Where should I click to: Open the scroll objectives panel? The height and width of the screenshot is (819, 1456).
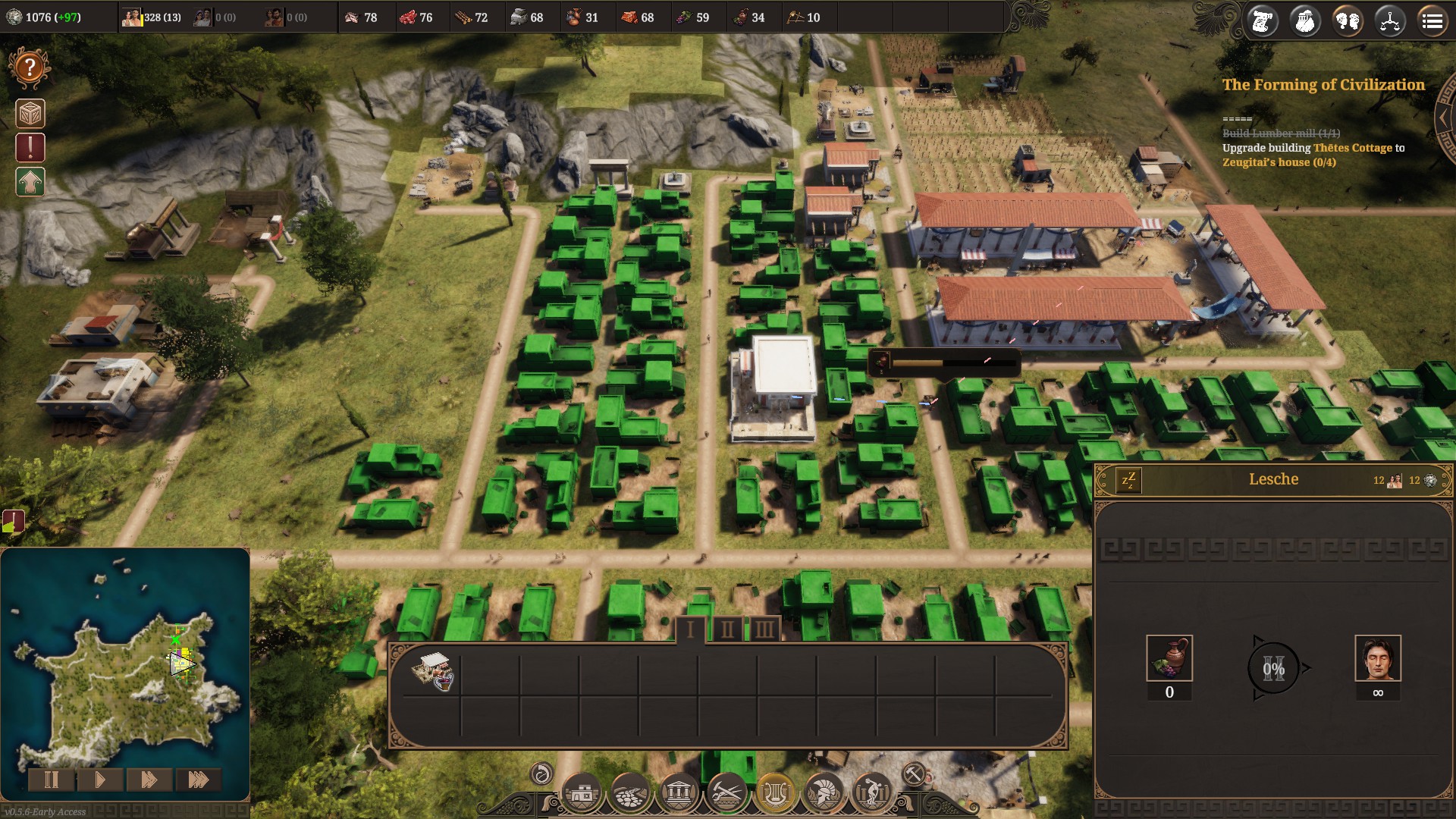[x=1263, y=21]
